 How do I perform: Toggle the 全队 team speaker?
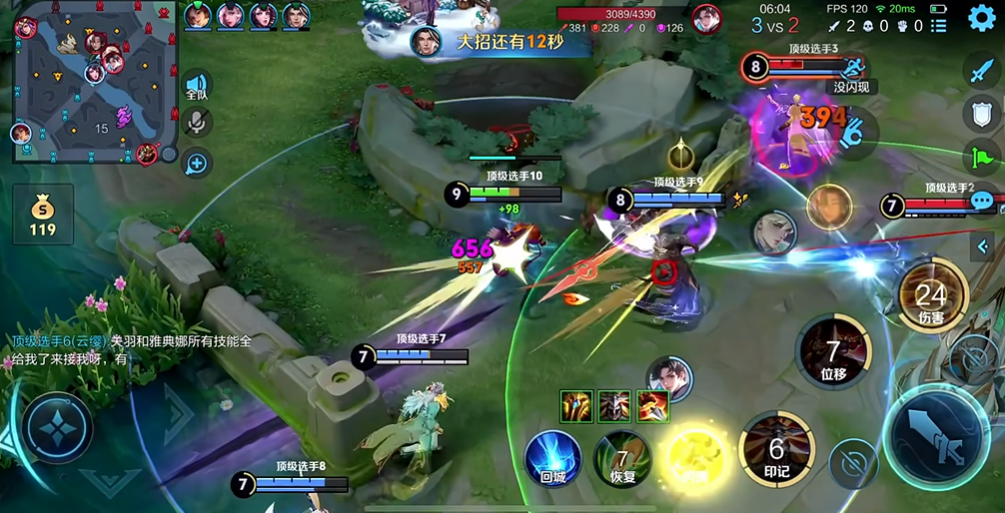click(x=196, y=87)
